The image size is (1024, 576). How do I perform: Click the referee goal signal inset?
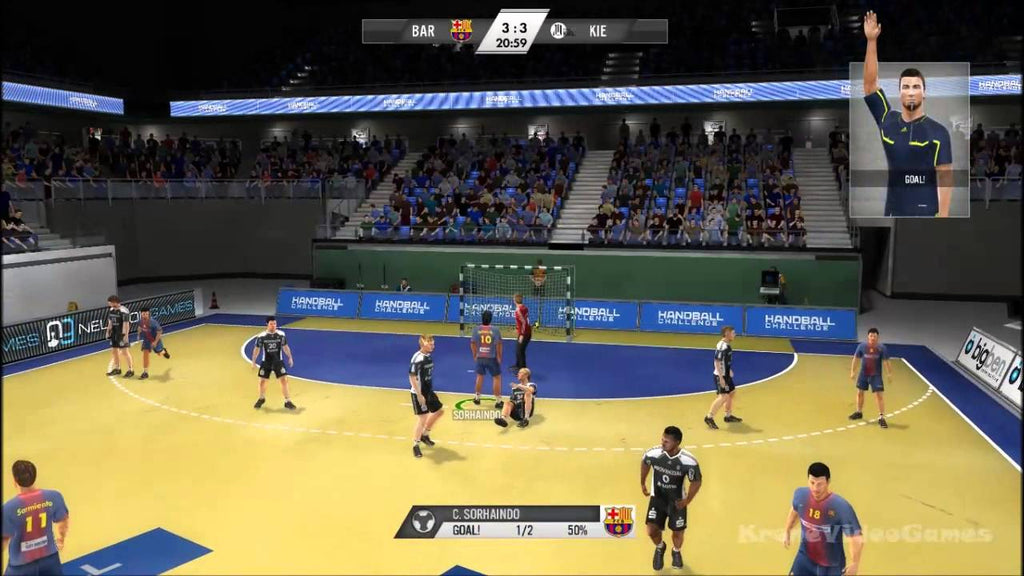tap(909, 139)
